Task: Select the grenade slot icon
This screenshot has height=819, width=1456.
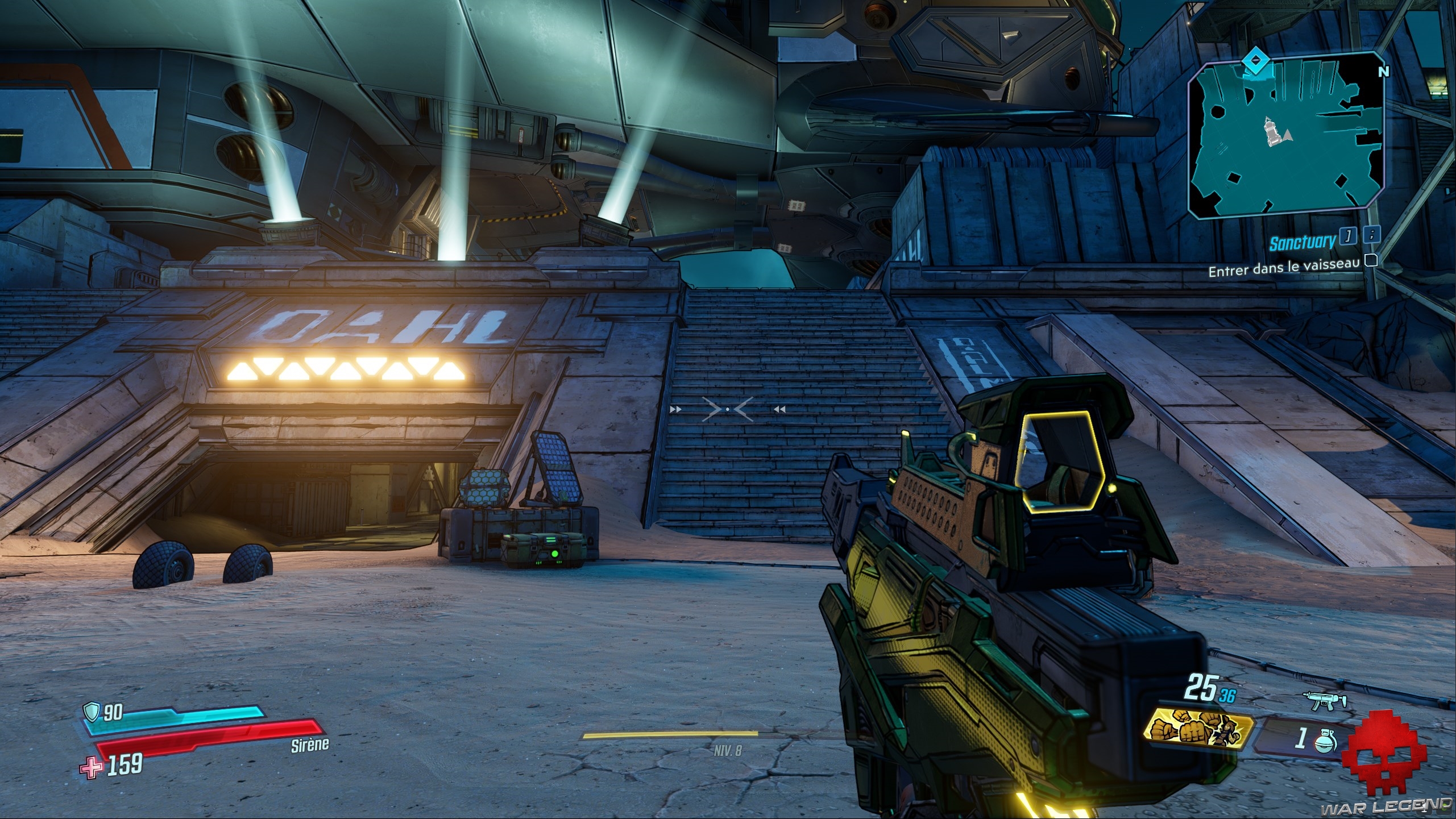Action: click(x=1325, y=740)
